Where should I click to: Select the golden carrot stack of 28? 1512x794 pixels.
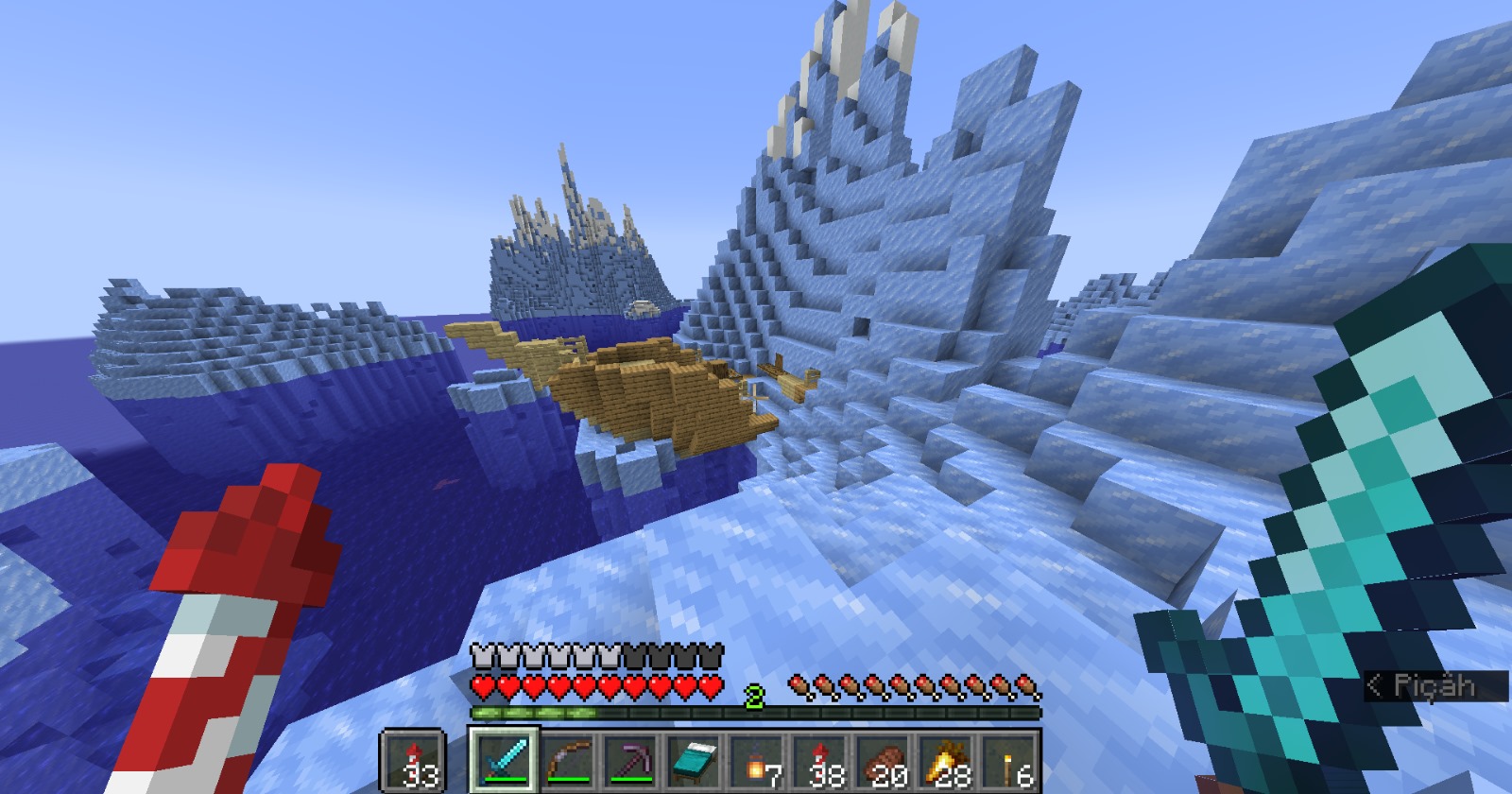coord(947,760)
